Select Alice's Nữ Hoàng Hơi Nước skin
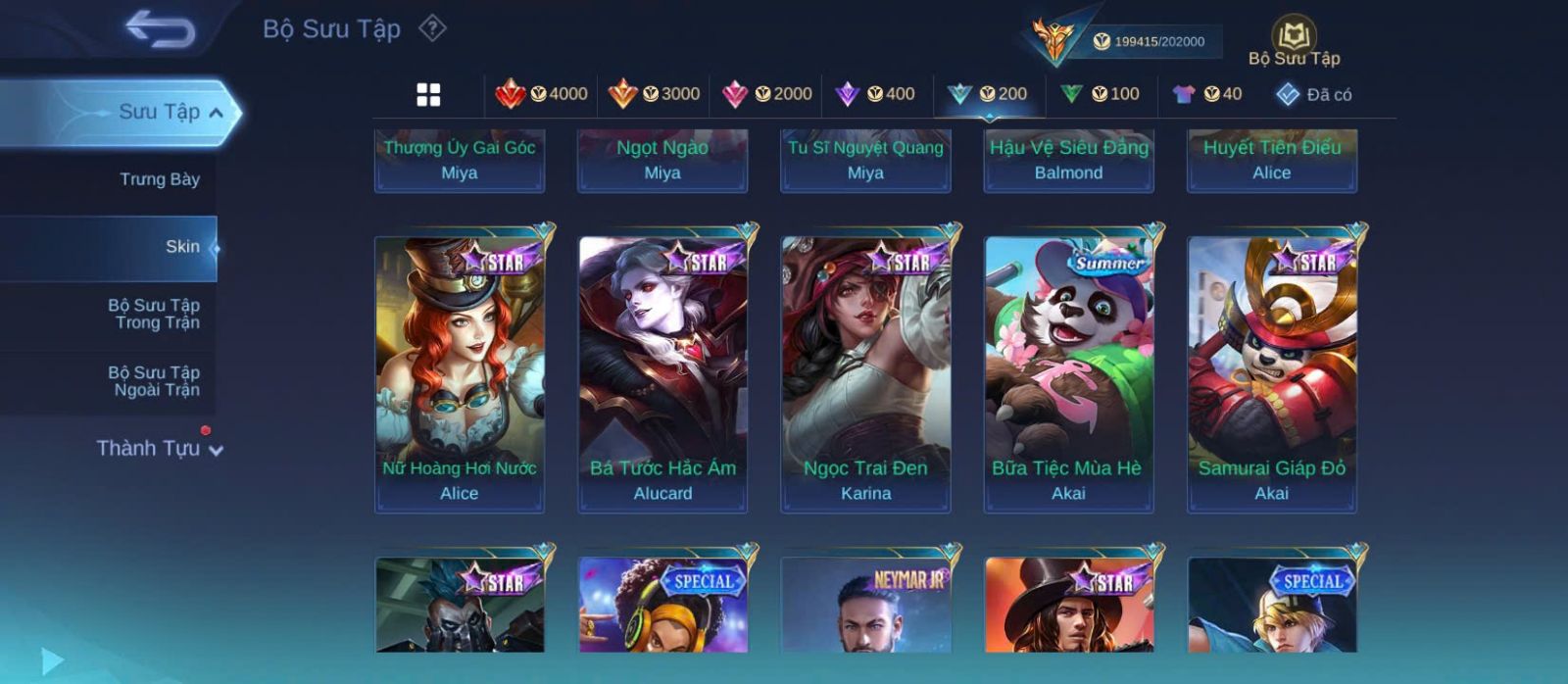This screenshot has width=1568, height=684. (x=460, y=373)
